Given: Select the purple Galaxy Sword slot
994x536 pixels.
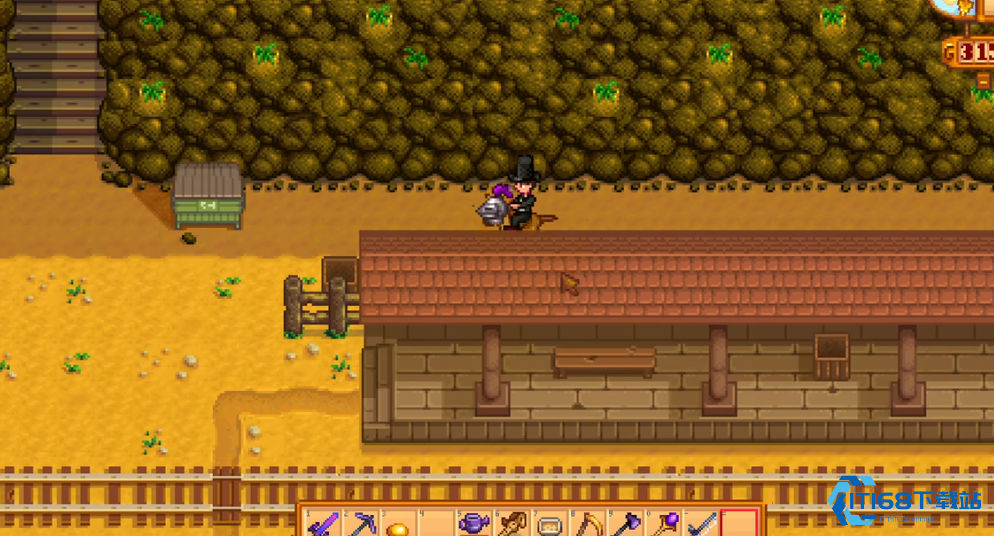Looking at the screenshot, I should (323, 524).
